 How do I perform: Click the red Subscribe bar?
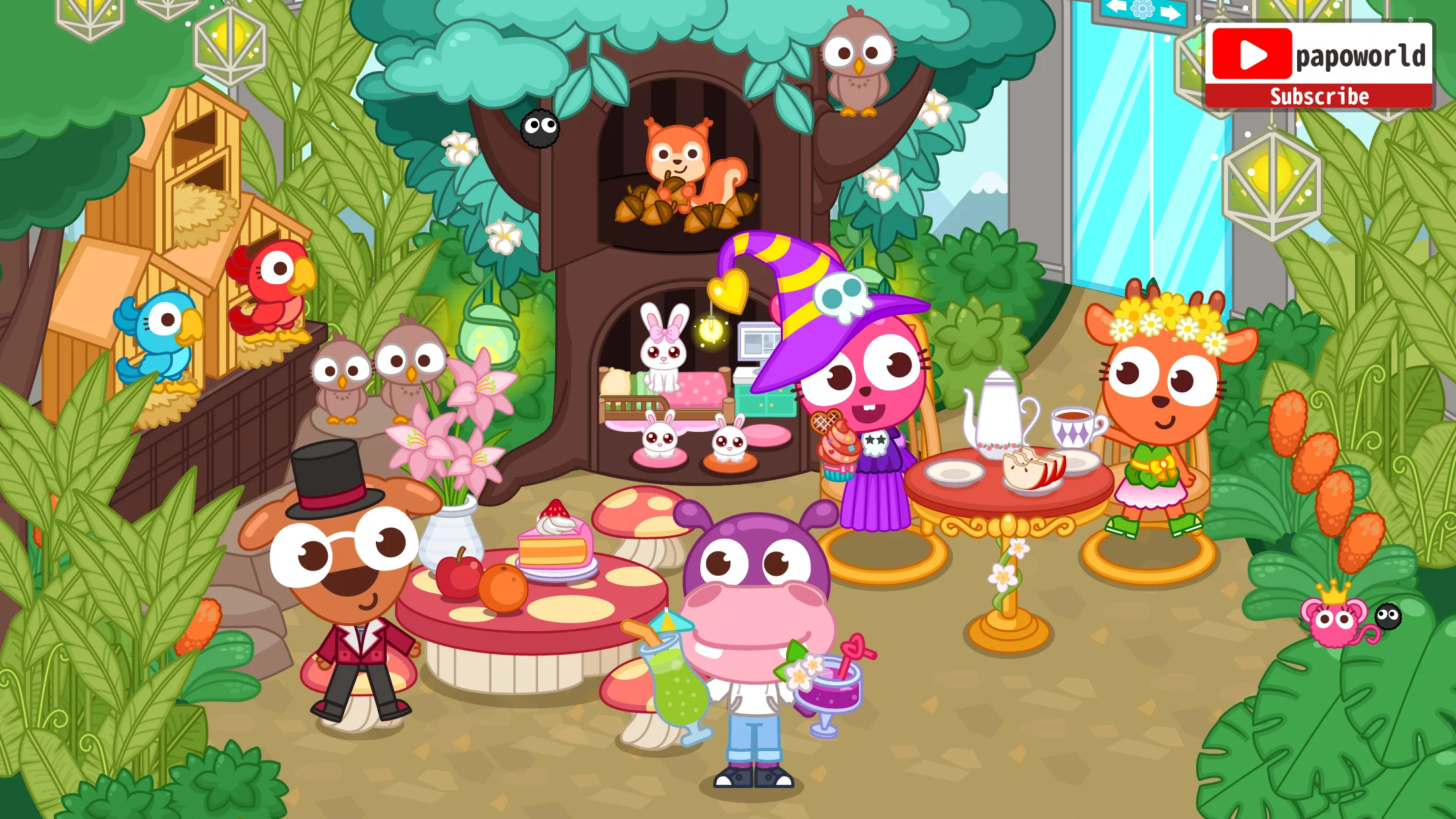(1319, 96)
